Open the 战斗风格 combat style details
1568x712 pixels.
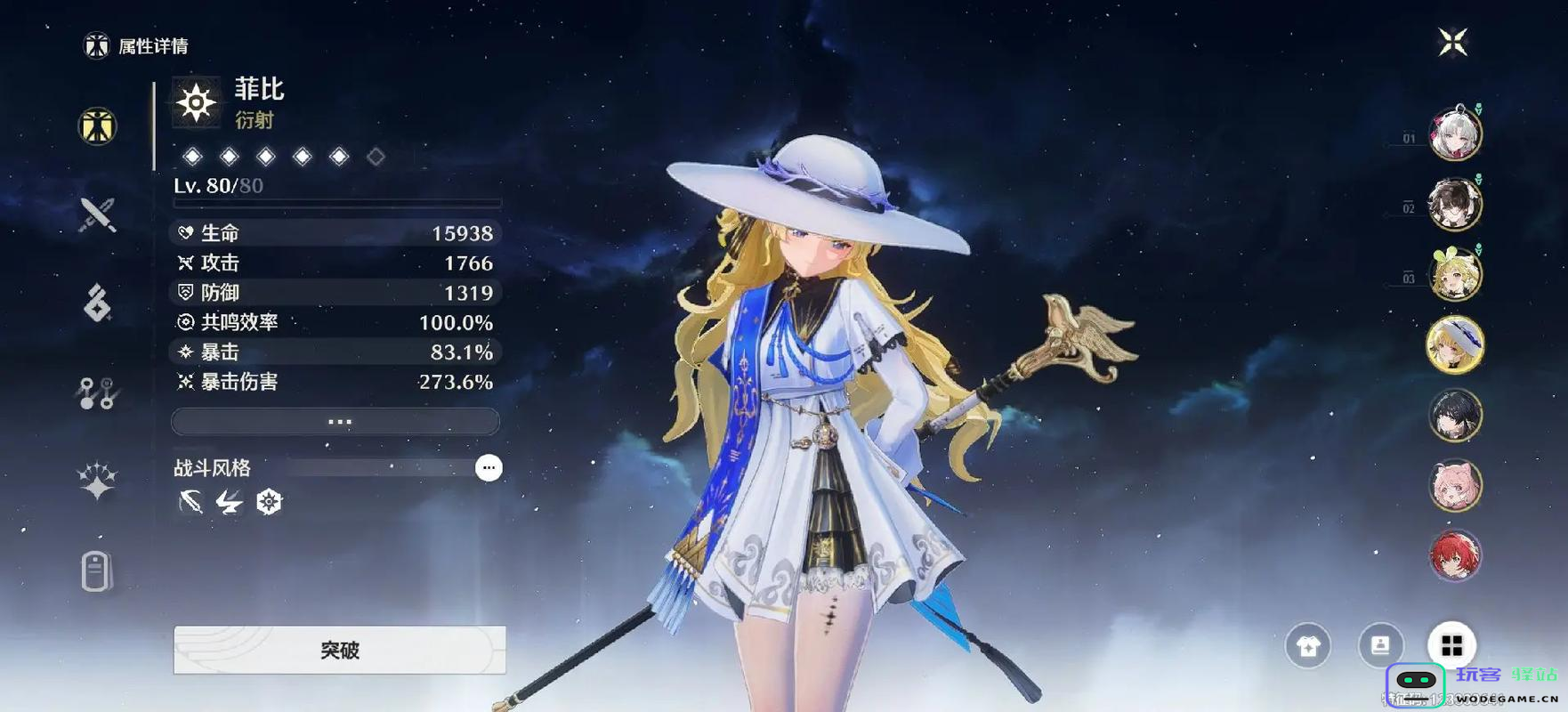pyautogui.click(x=489, y=468)
